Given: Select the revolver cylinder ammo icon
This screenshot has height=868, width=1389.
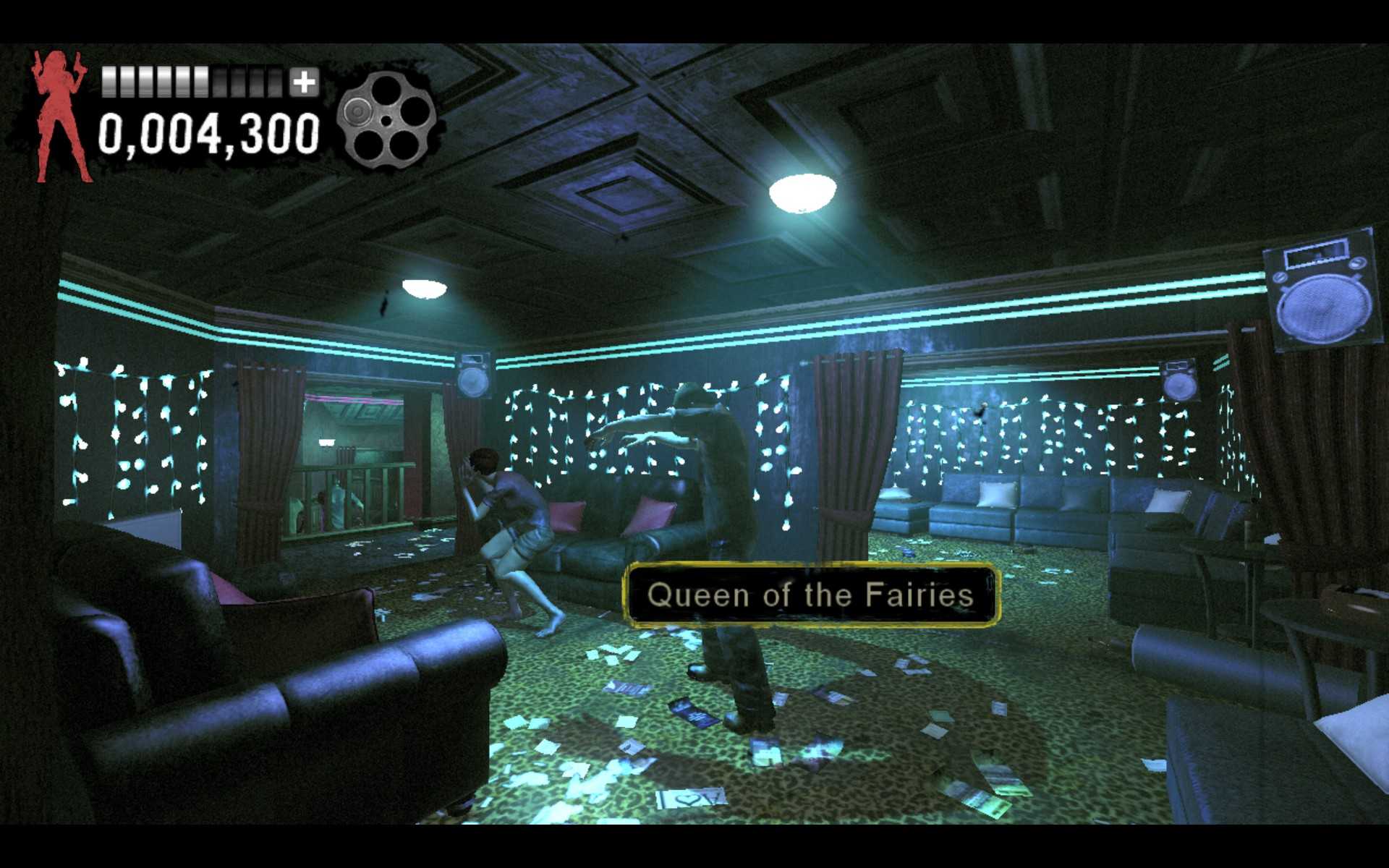Looking at the screenshot, I should click(x=388, y=122).
